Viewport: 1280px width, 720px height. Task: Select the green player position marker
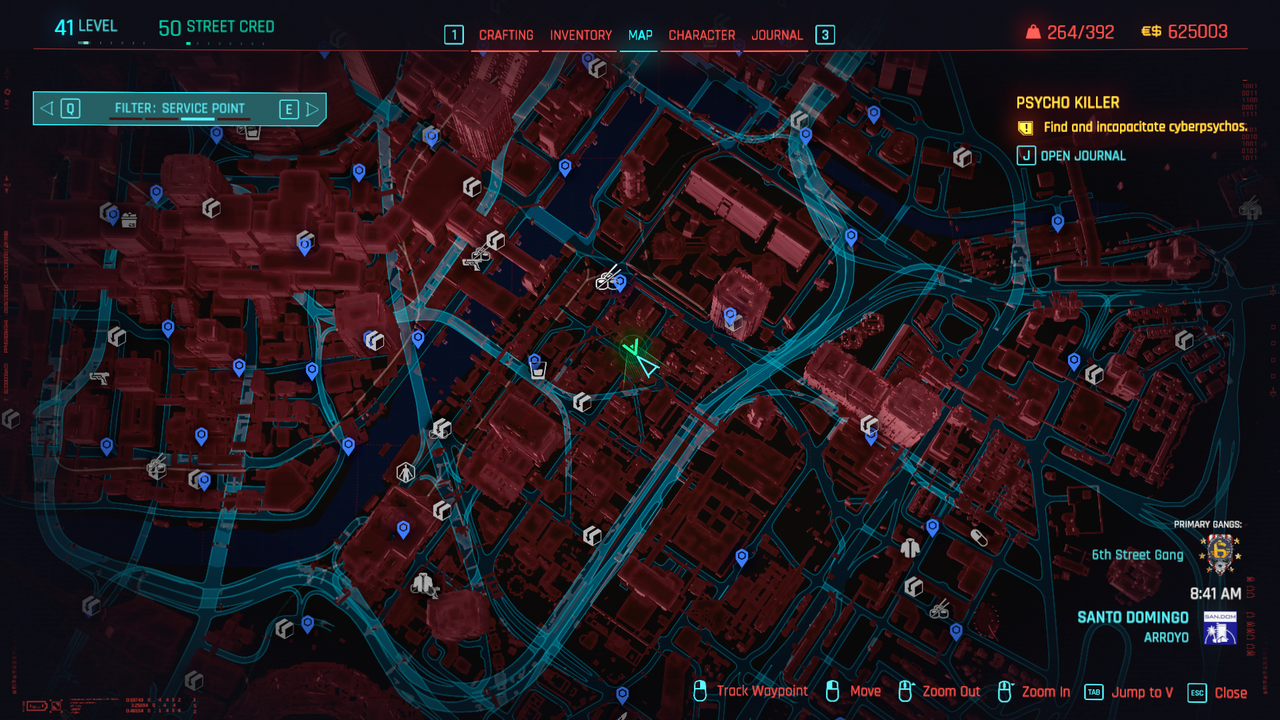[x=636, y=355]
